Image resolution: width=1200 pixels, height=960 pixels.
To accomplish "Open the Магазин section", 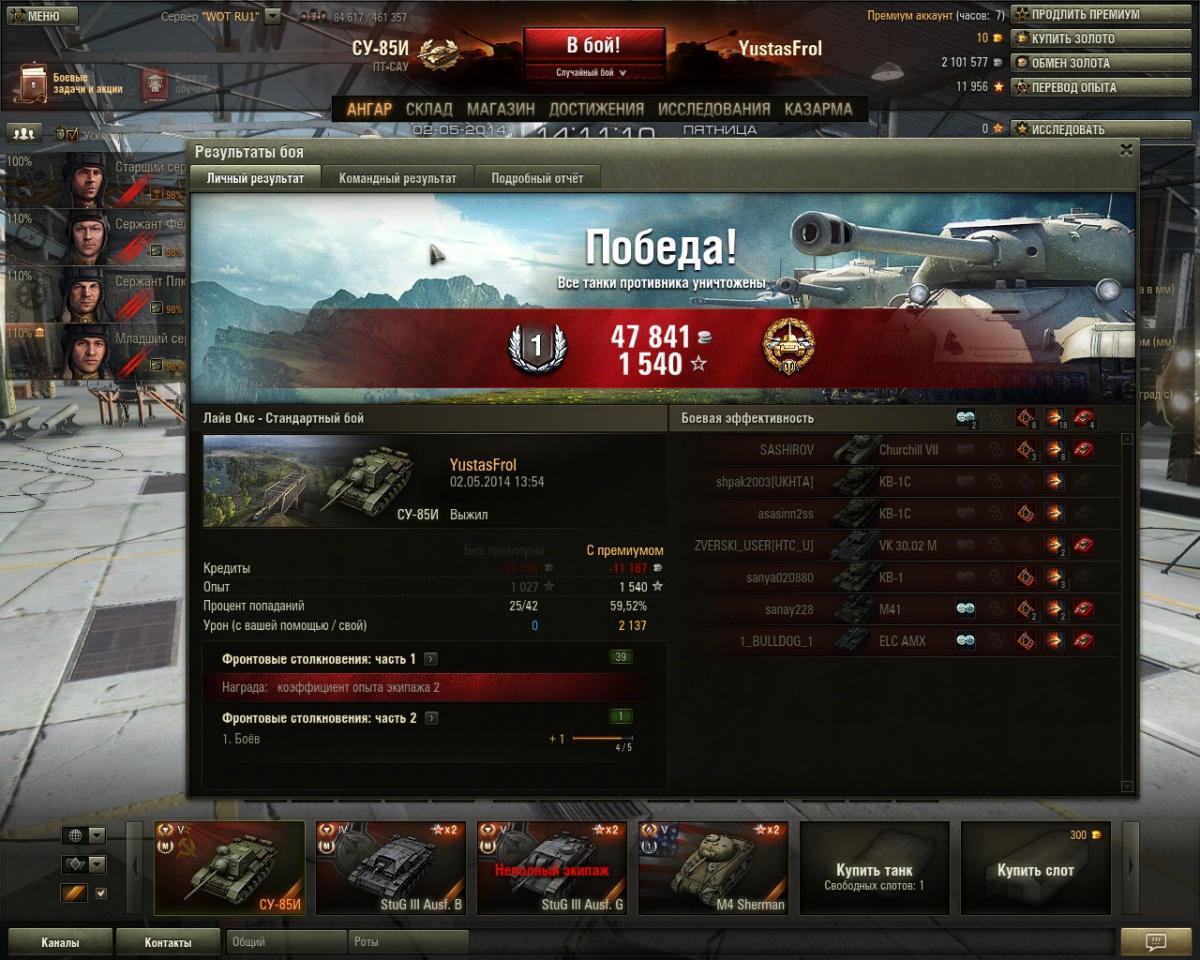I will pos(500,109).
